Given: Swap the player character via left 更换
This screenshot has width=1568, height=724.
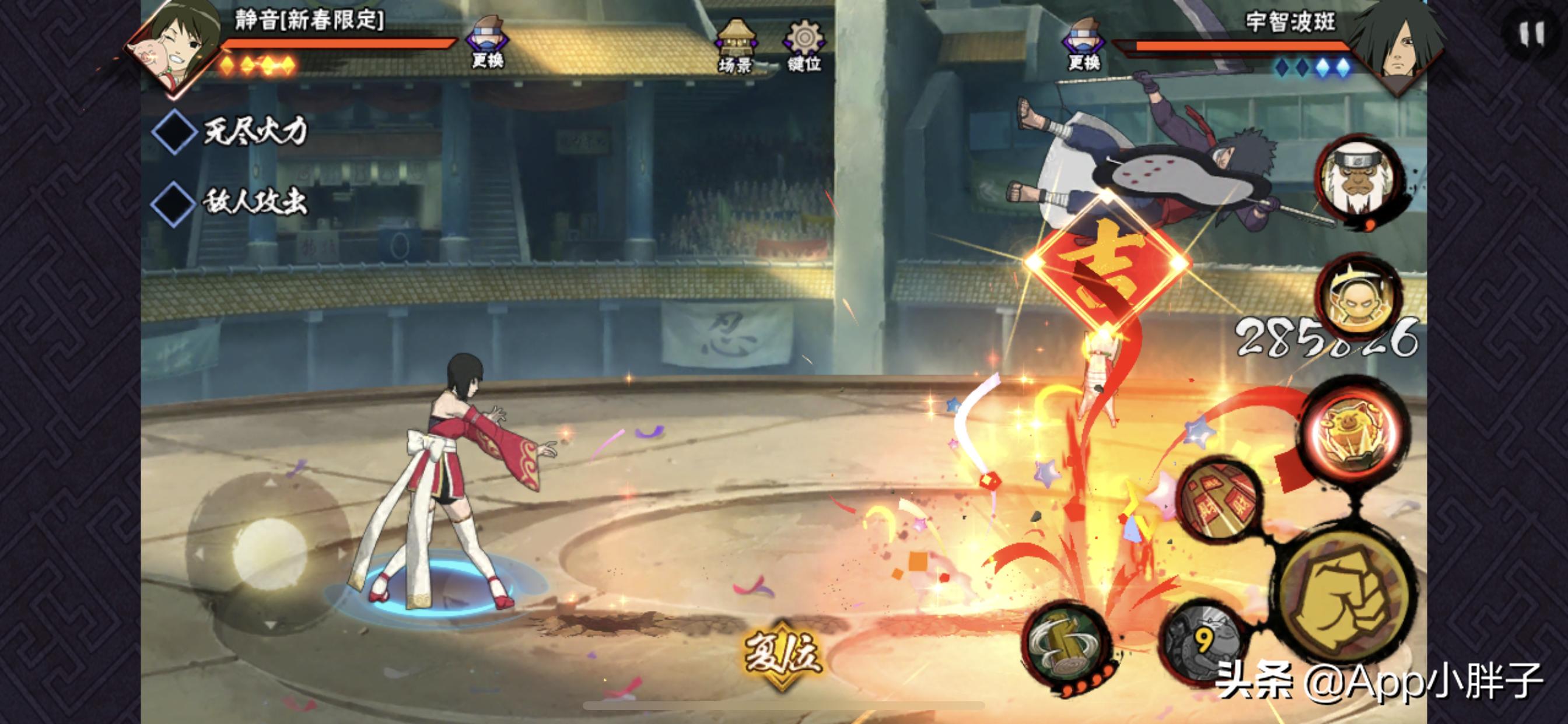Looking at the screenshot, I should [487, 43].
